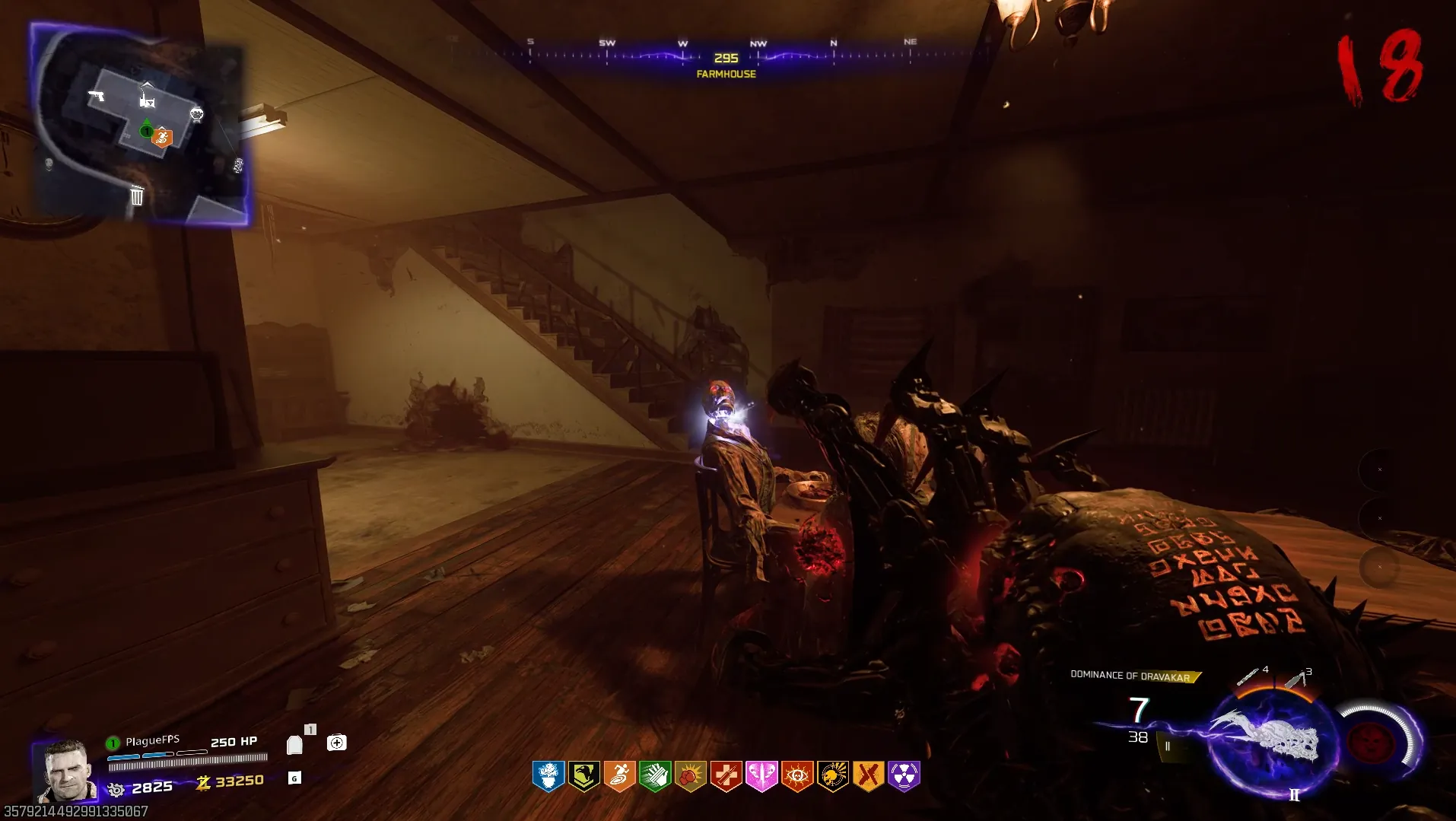The height and width of the screenshot is (821, 1456).
Task: Select the trash can marker on minimap
Action: [x=137, y=196]
